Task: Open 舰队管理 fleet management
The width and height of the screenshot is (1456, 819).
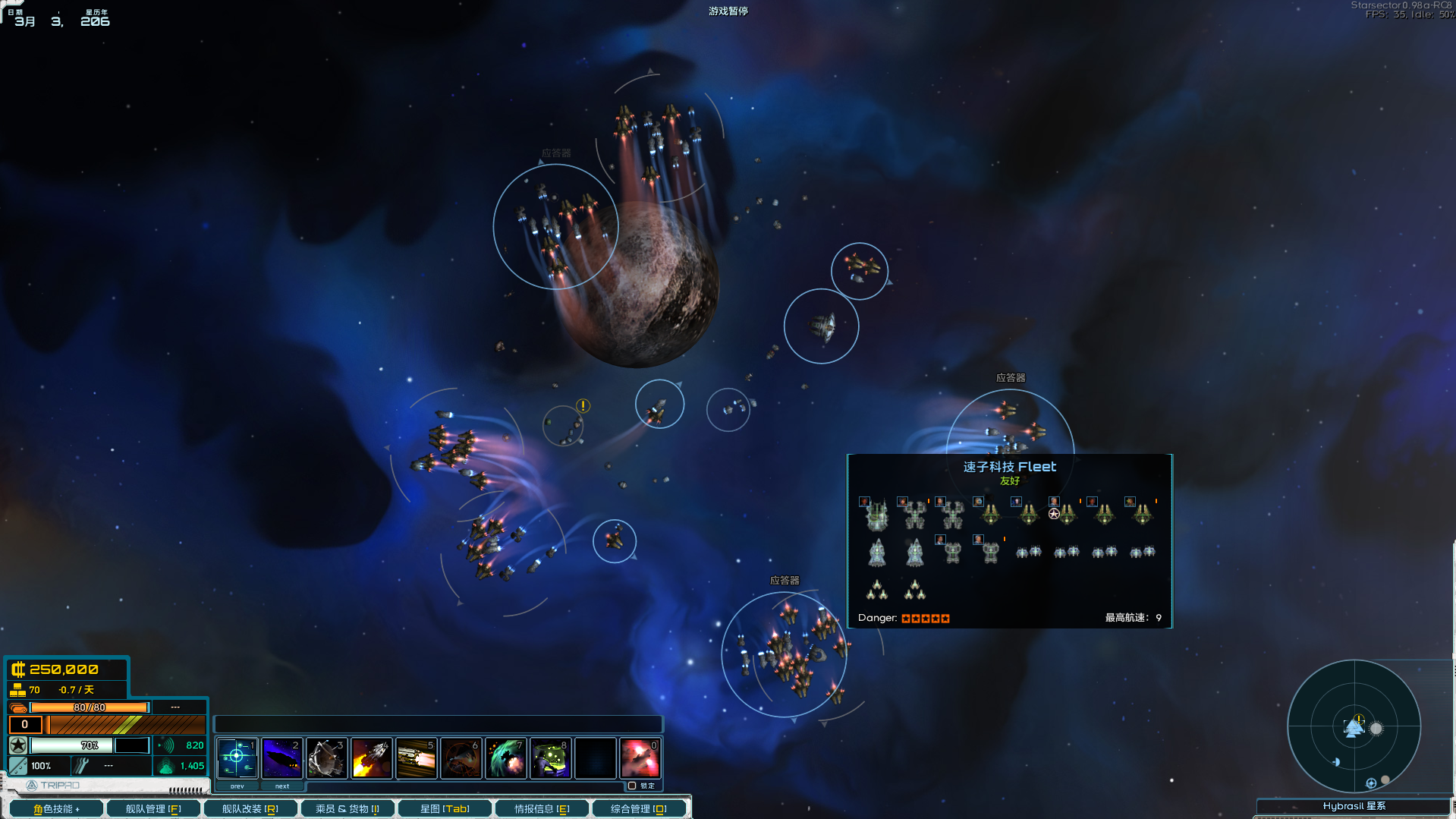Action: pyautogui.click(x=153, y=808)
